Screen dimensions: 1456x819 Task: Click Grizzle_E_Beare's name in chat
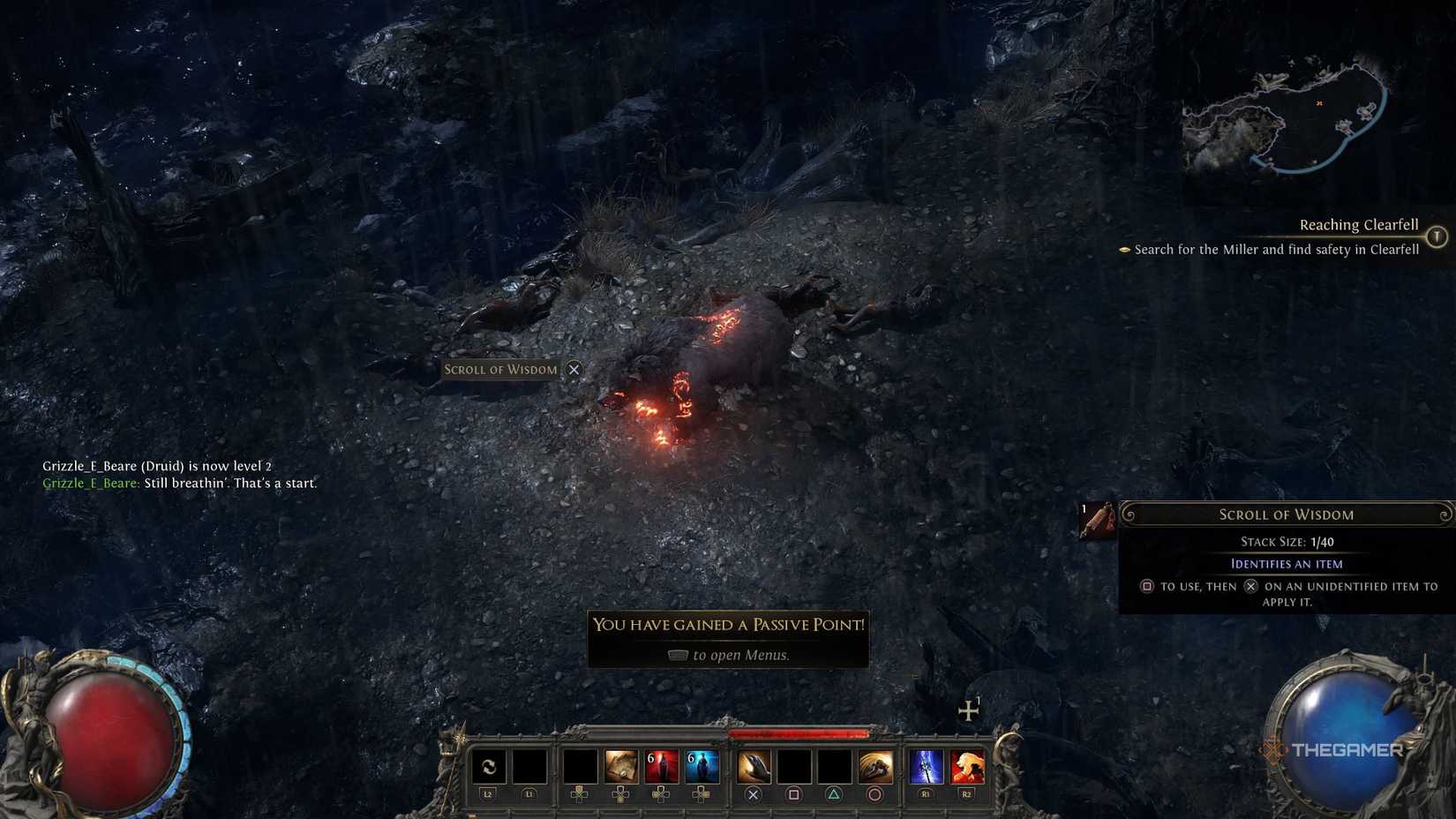pyautogui.click(x=89, y=483)
